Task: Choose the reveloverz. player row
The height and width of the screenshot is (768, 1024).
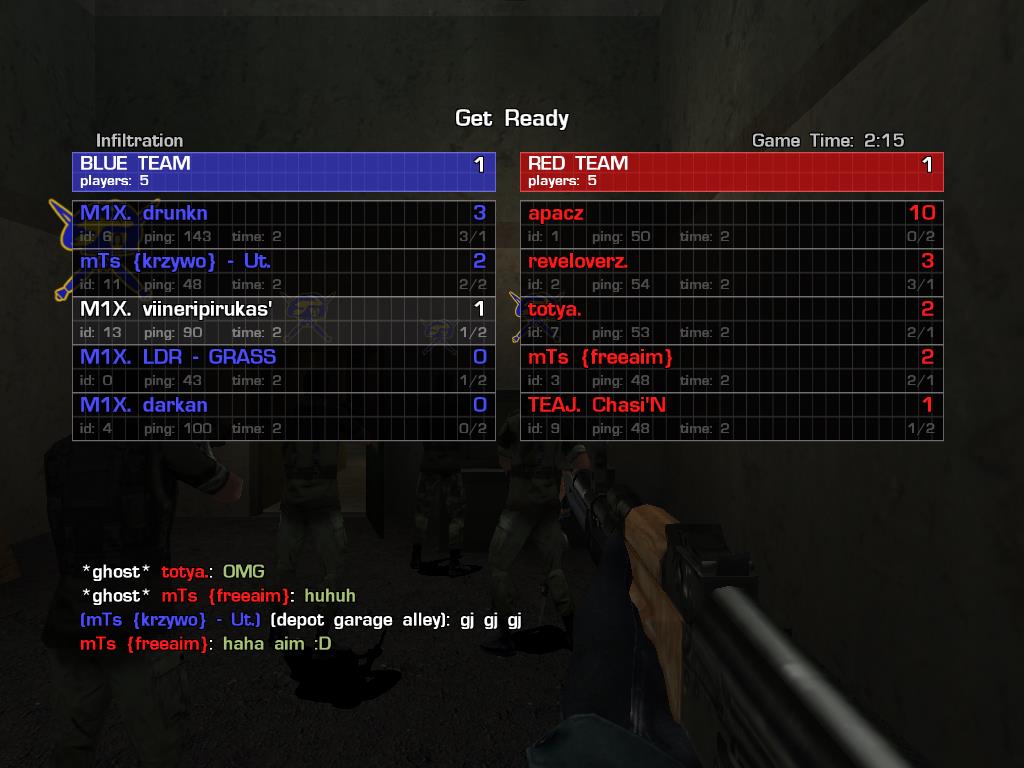Action: click(x=731, y=272)
